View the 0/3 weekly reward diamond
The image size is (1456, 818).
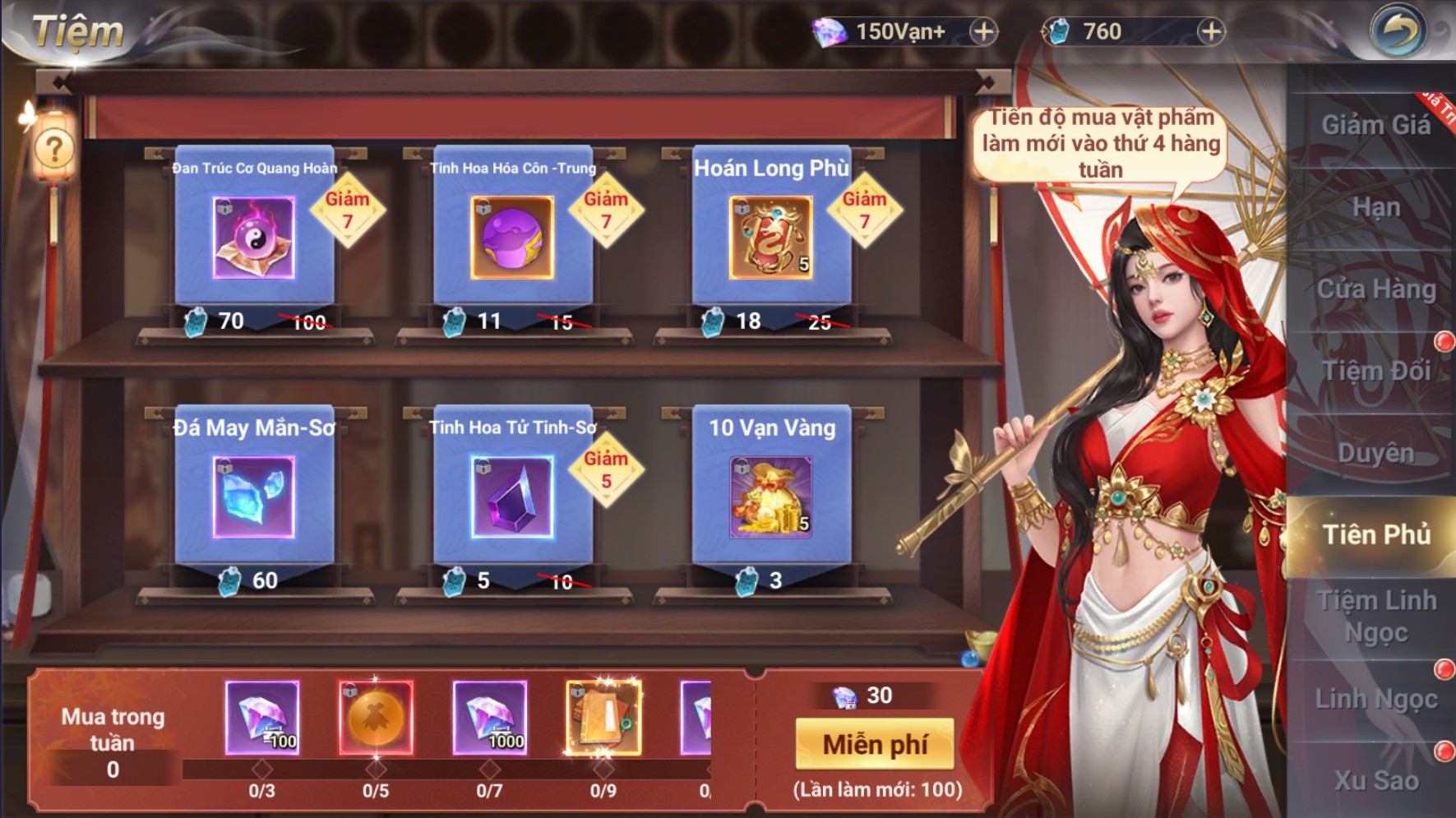click(262, 718)
